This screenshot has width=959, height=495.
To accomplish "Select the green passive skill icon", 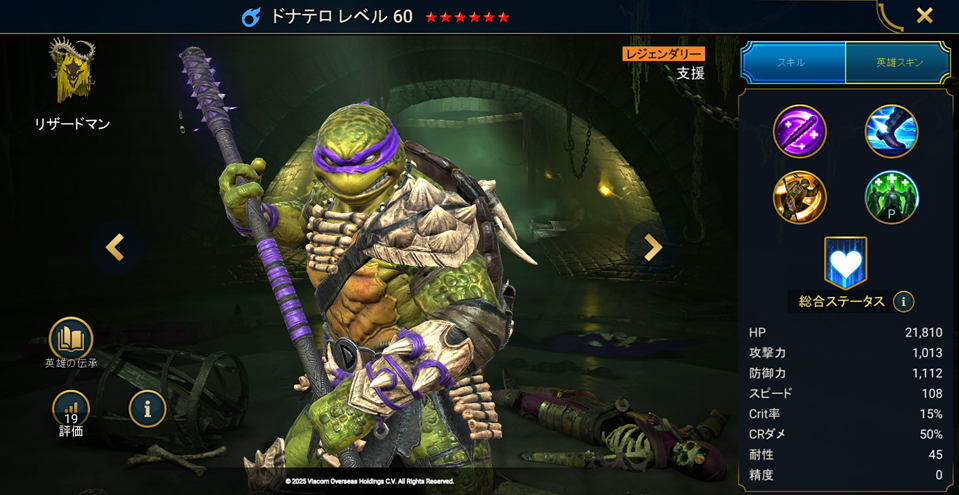I will (891, 197).
